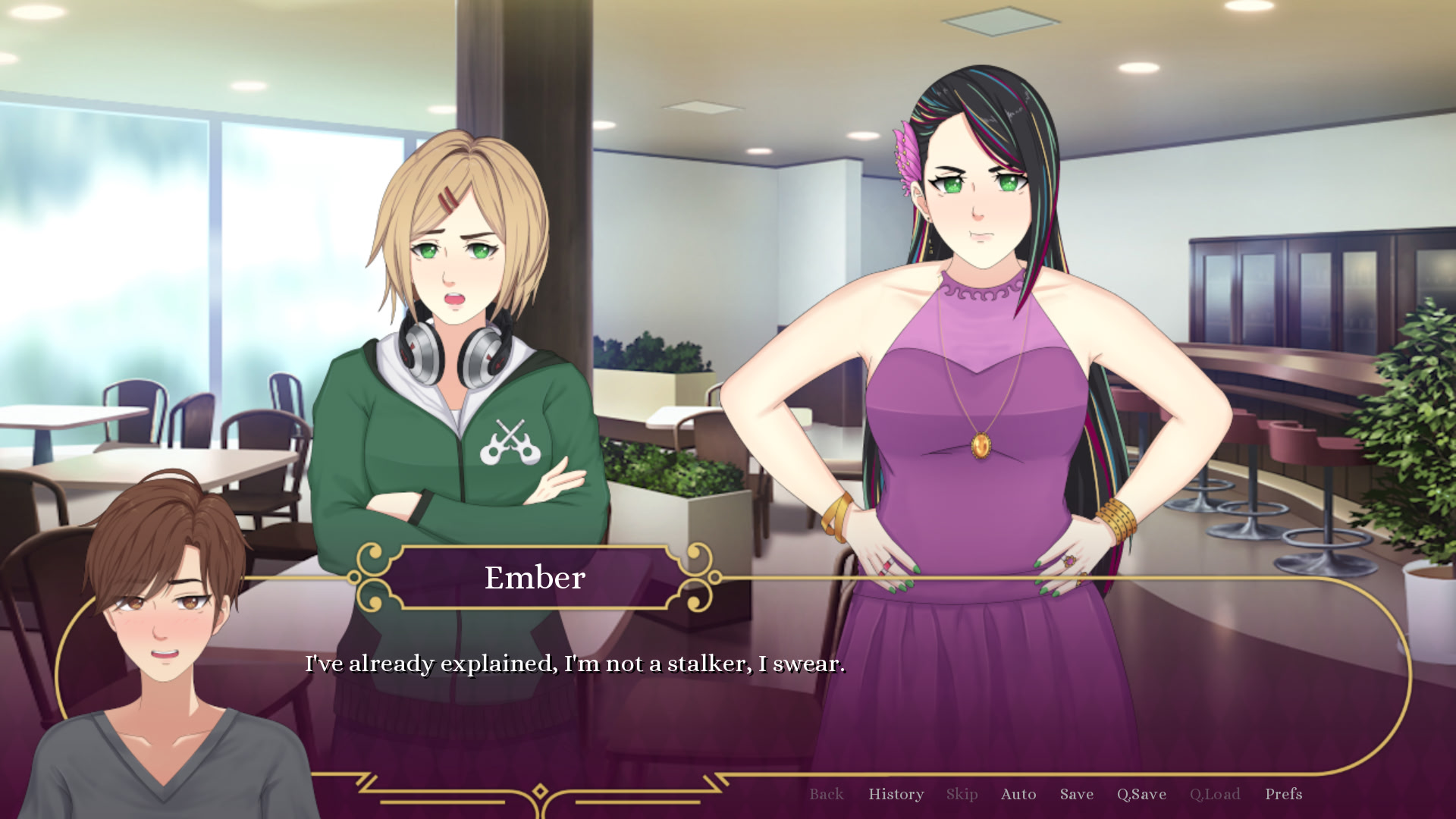The image size is (1456, 819).
Task: Open the Save menu
Action: pos(1076,794)
